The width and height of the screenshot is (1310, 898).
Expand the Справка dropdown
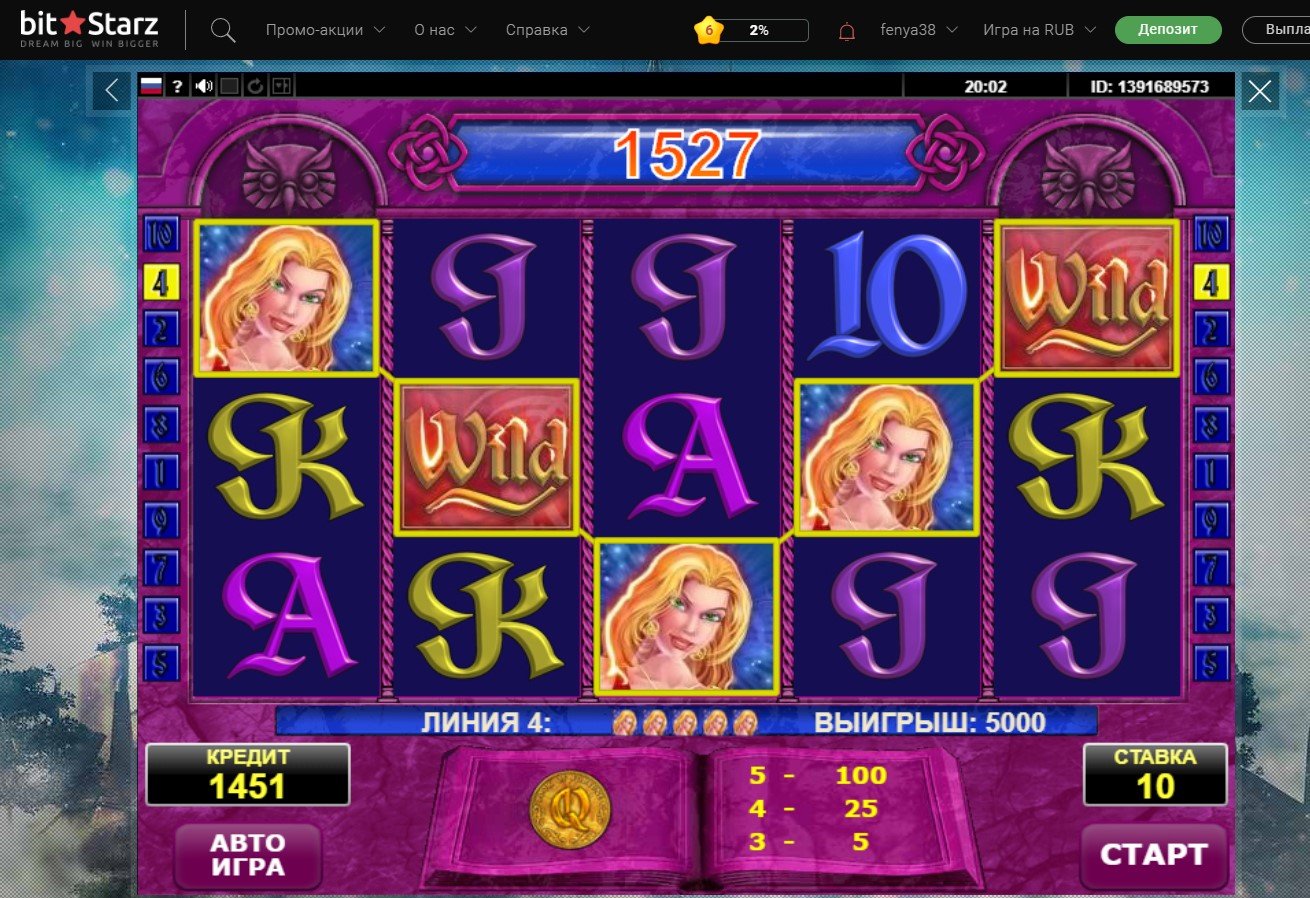coord(547,30)
